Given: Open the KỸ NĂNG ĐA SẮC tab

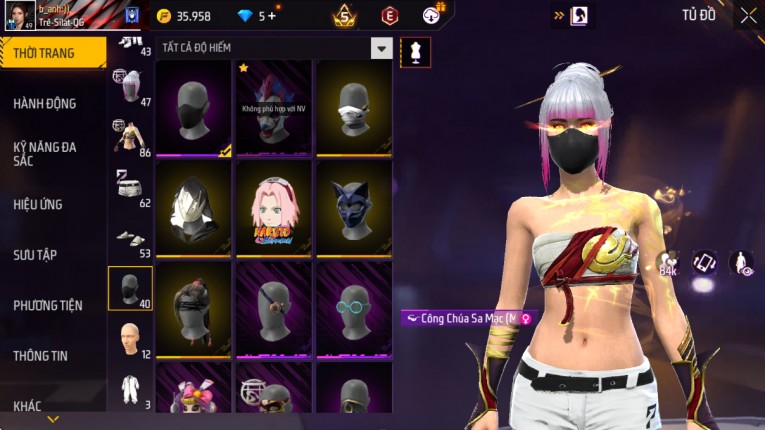Looking at the screenshot, I should (x=45, y=153).
